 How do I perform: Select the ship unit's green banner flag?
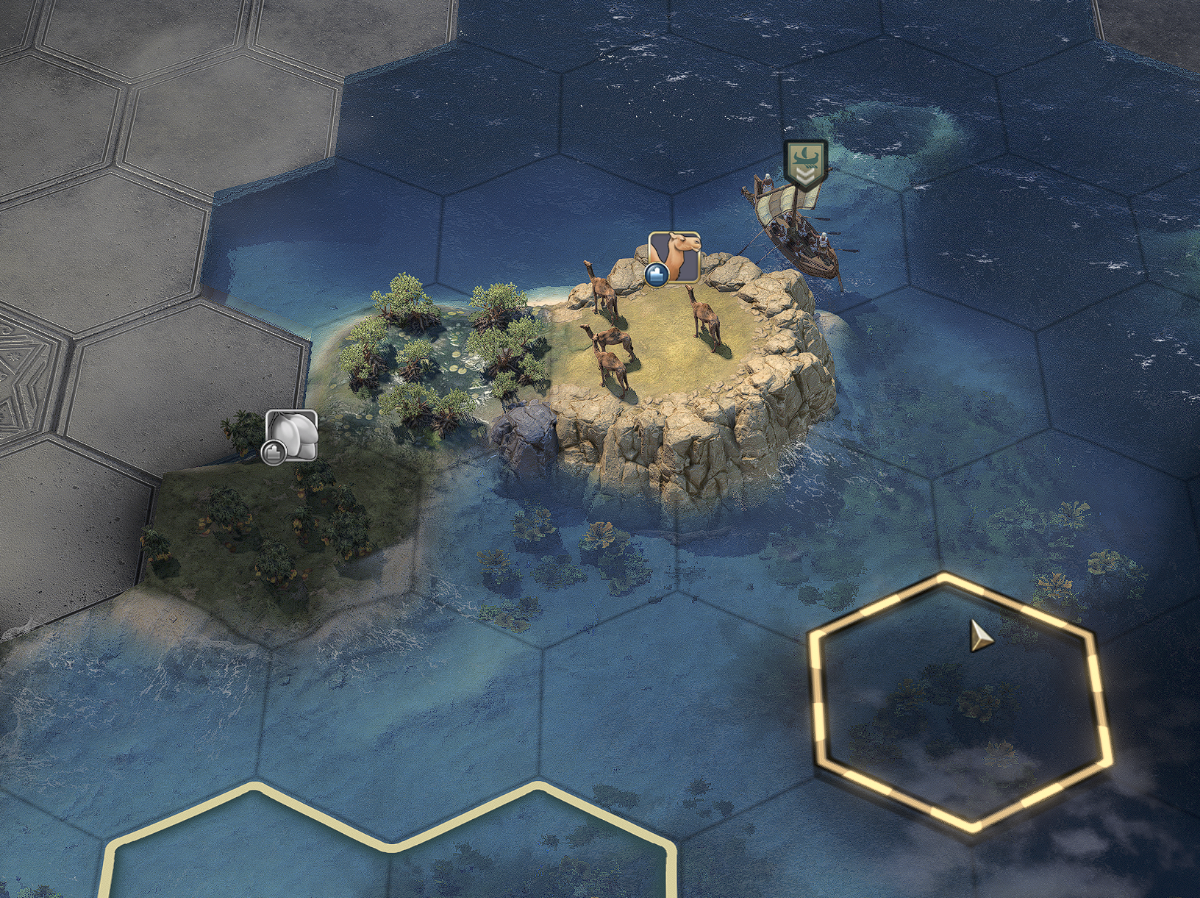tap(806, 163)
